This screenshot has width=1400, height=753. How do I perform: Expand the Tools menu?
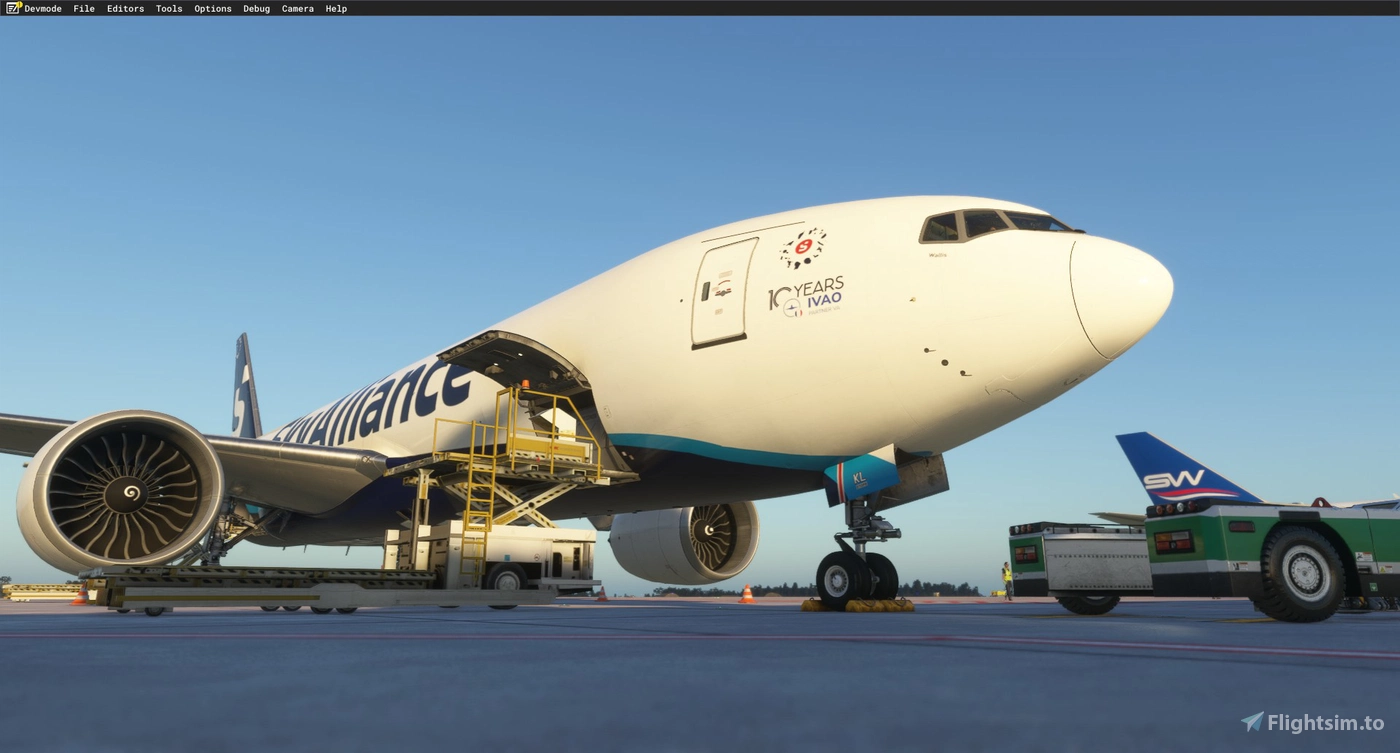pyautogui.click(x=168, y=8)
